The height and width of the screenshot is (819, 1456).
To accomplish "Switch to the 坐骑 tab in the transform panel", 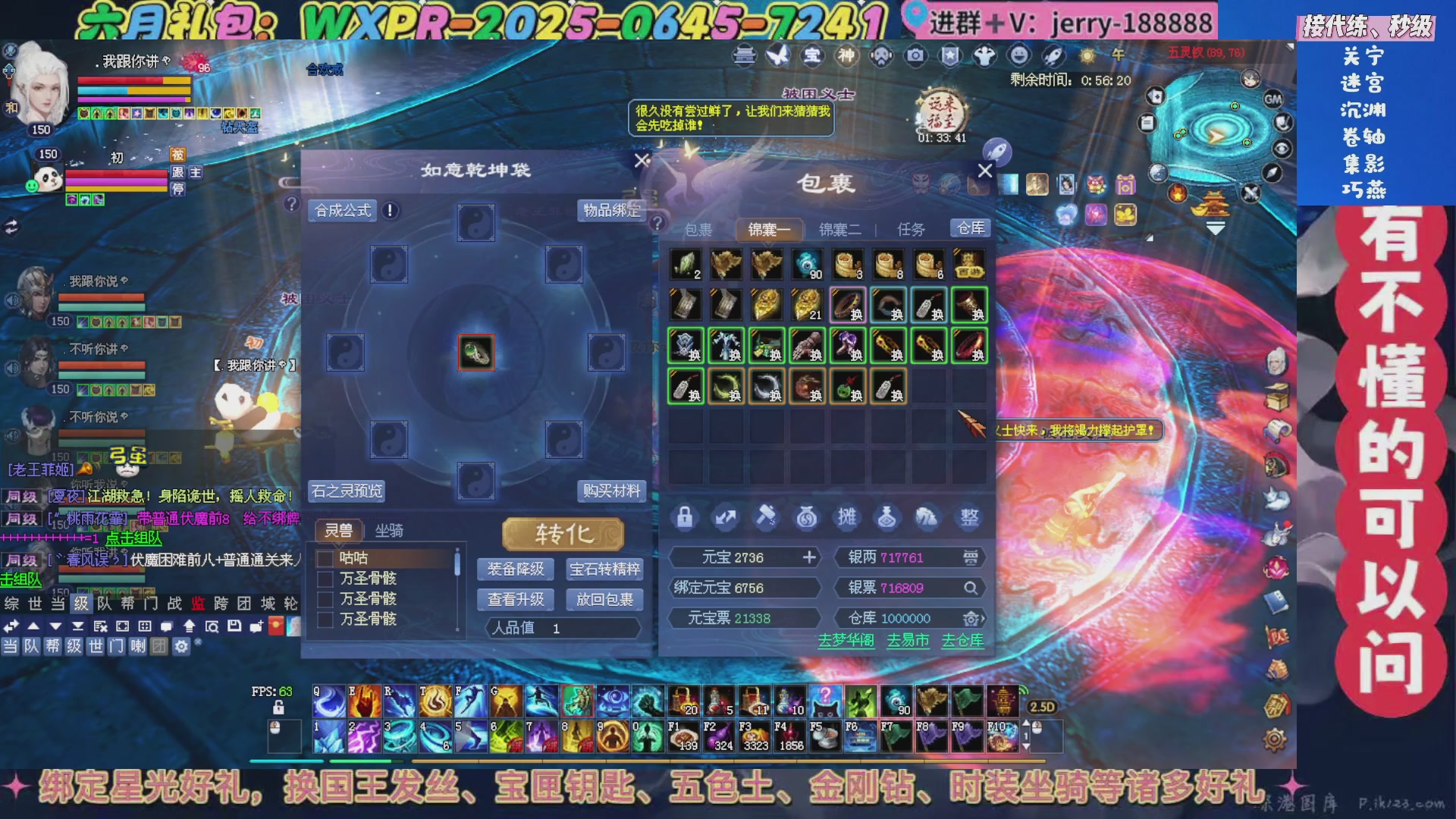I will (x=388, y=531).
